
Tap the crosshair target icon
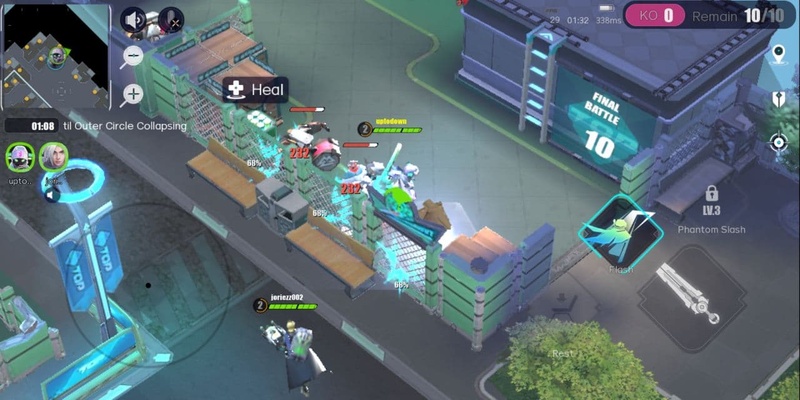click(779, 142)
